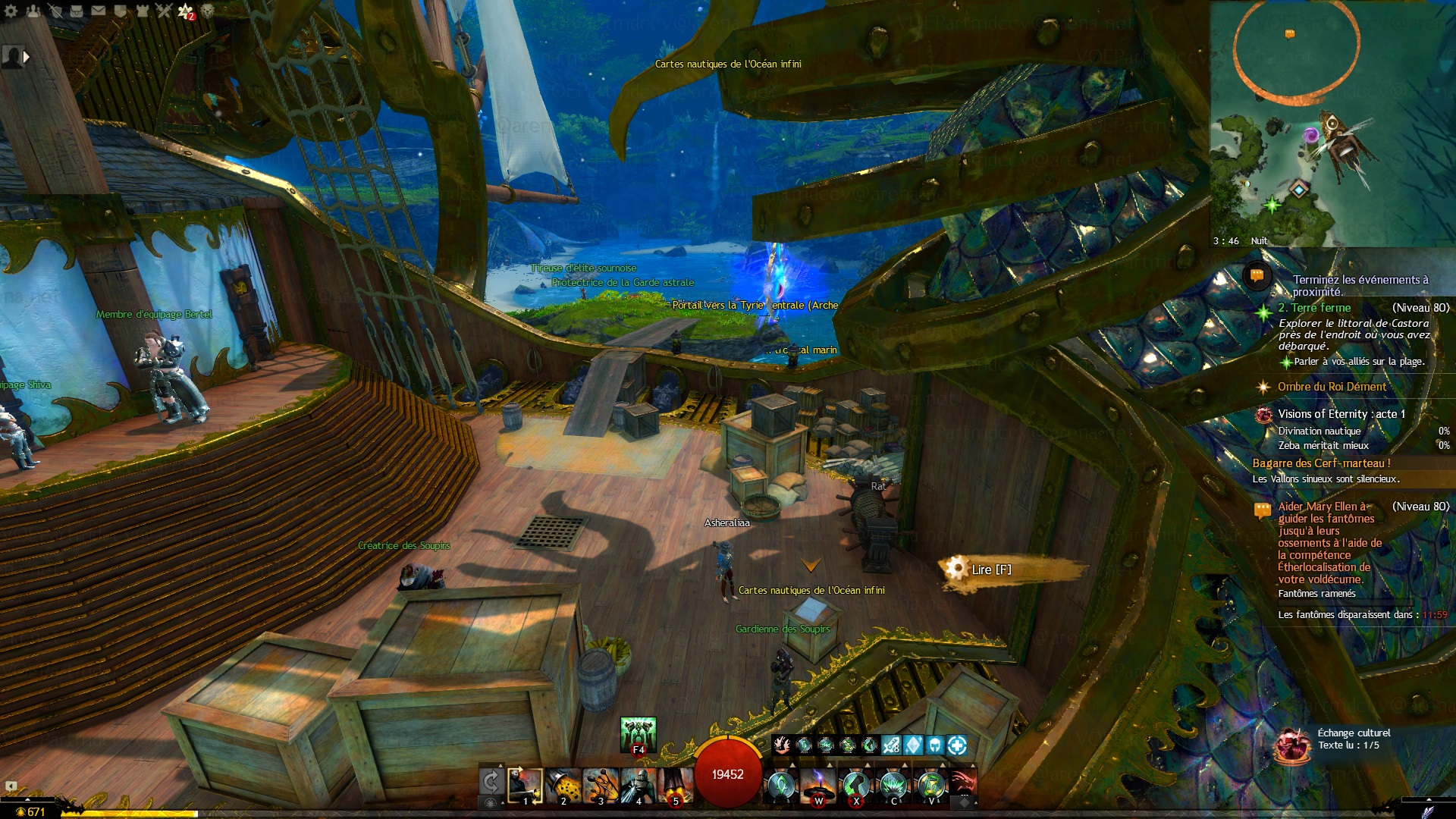Open the guild shield icon
1456x819 pixels.
(x=121, y=11)
